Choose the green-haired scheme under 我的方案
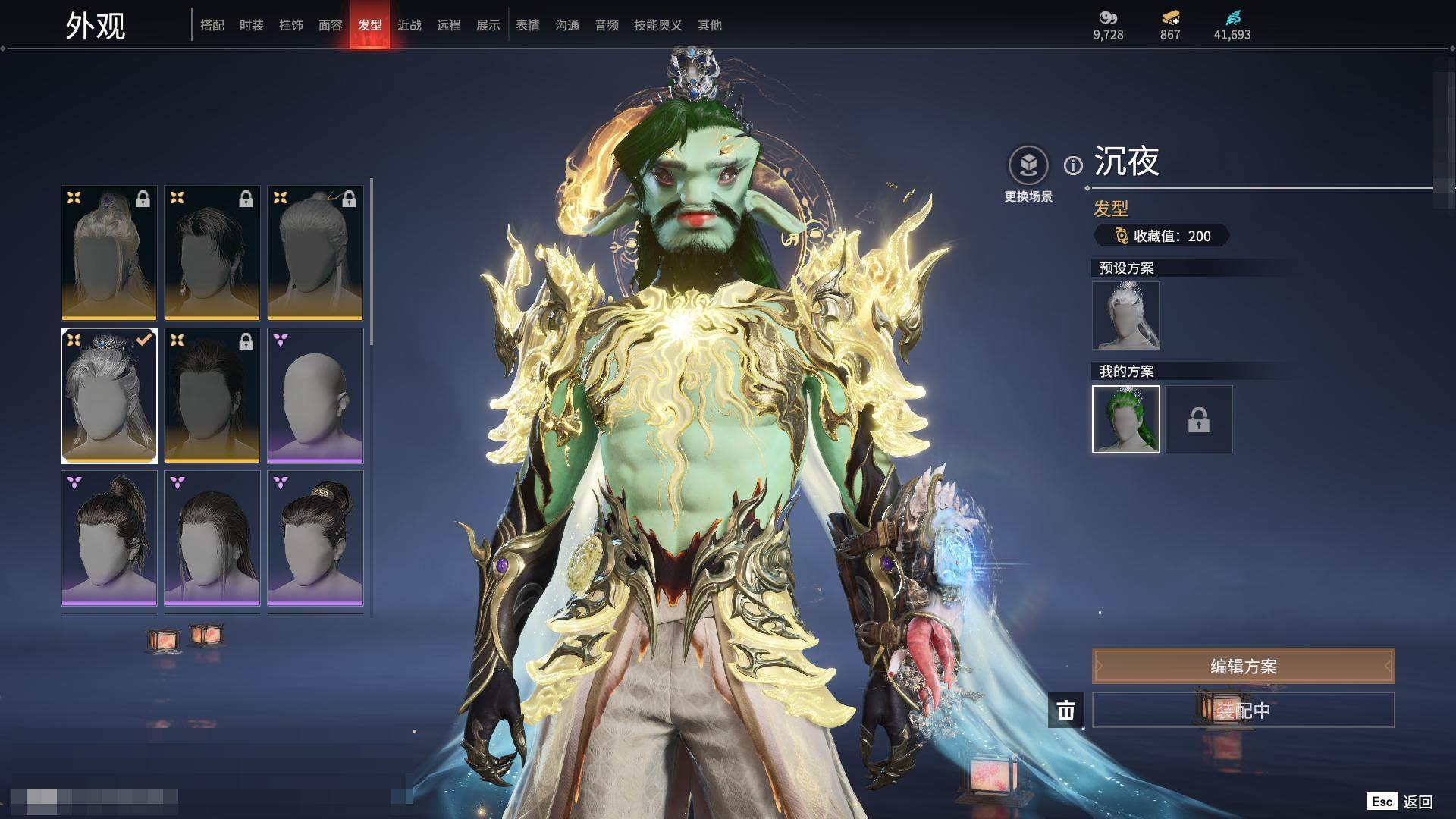This screenshot has width=1456, height=819. (1126, 419)
